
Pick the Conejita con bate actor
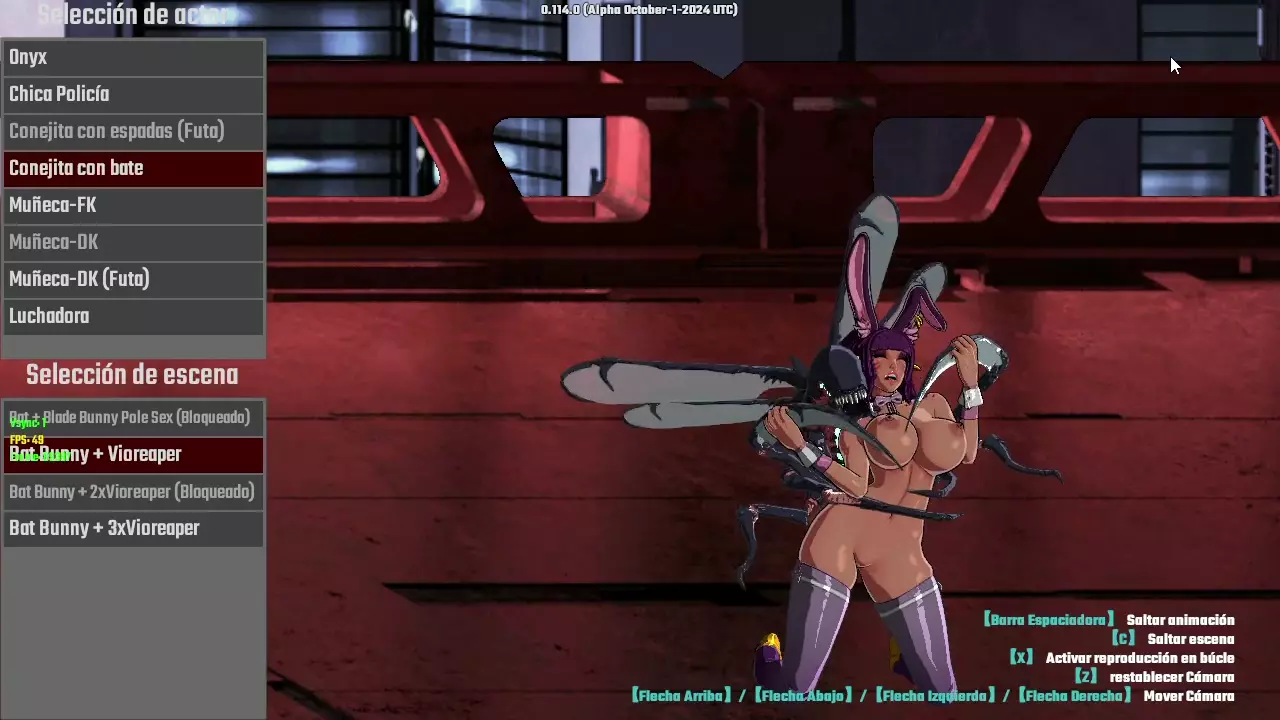tap(132, 169)
